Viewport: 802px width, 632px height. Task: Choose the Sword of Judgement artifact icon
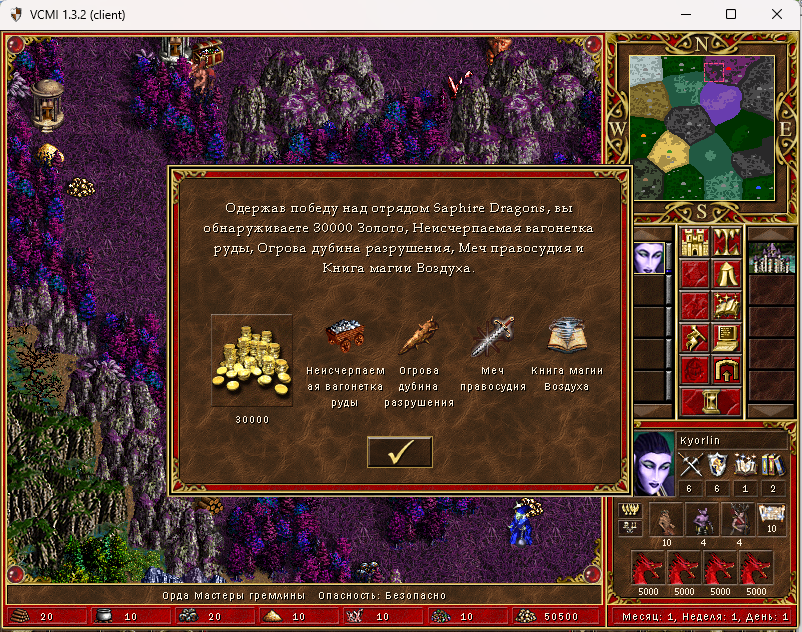(493, 337)
